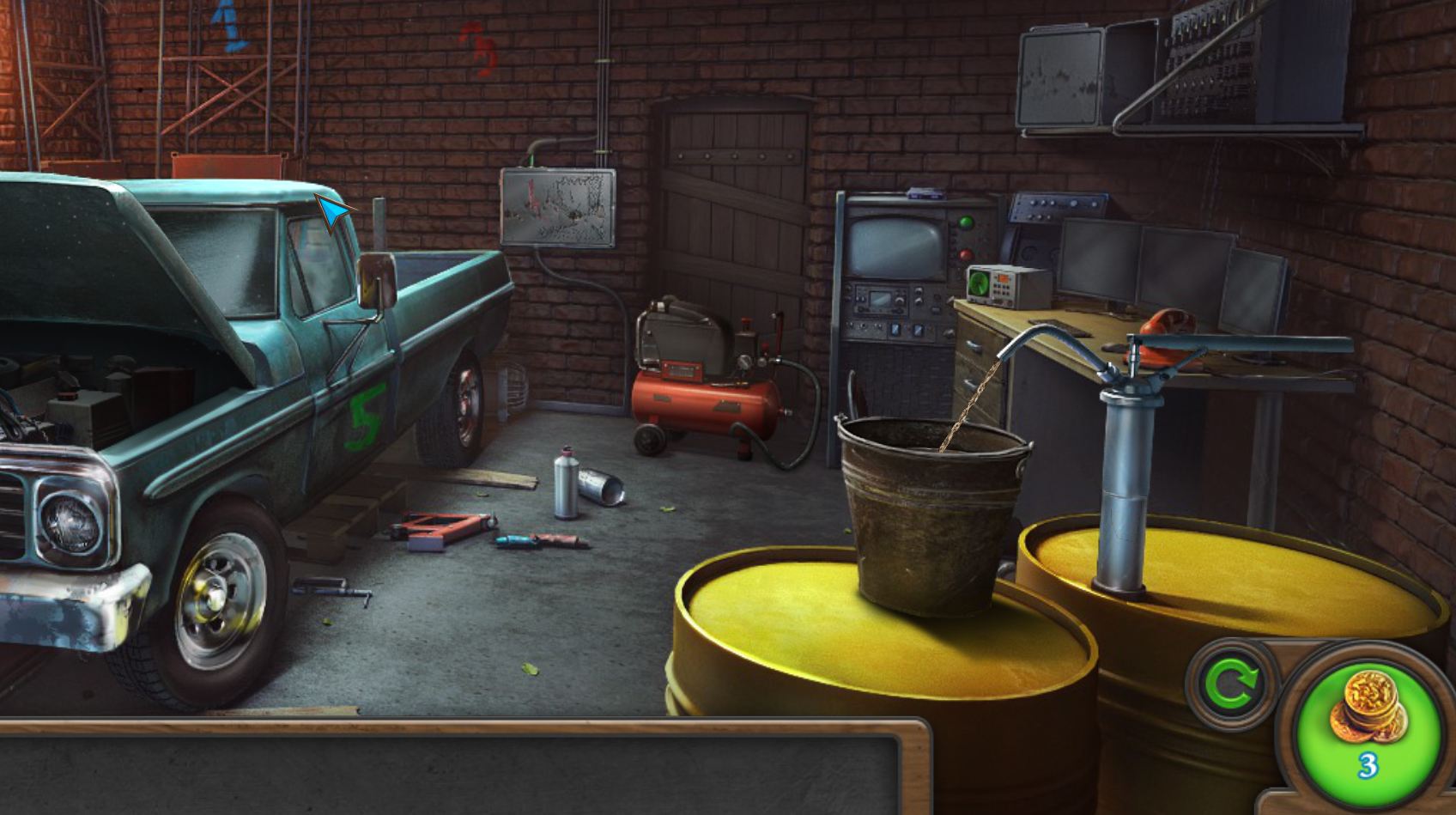Viewport: 1456px width, 815px height.
Task: Use the gold coins hint button
Action: click(1368, 721)
